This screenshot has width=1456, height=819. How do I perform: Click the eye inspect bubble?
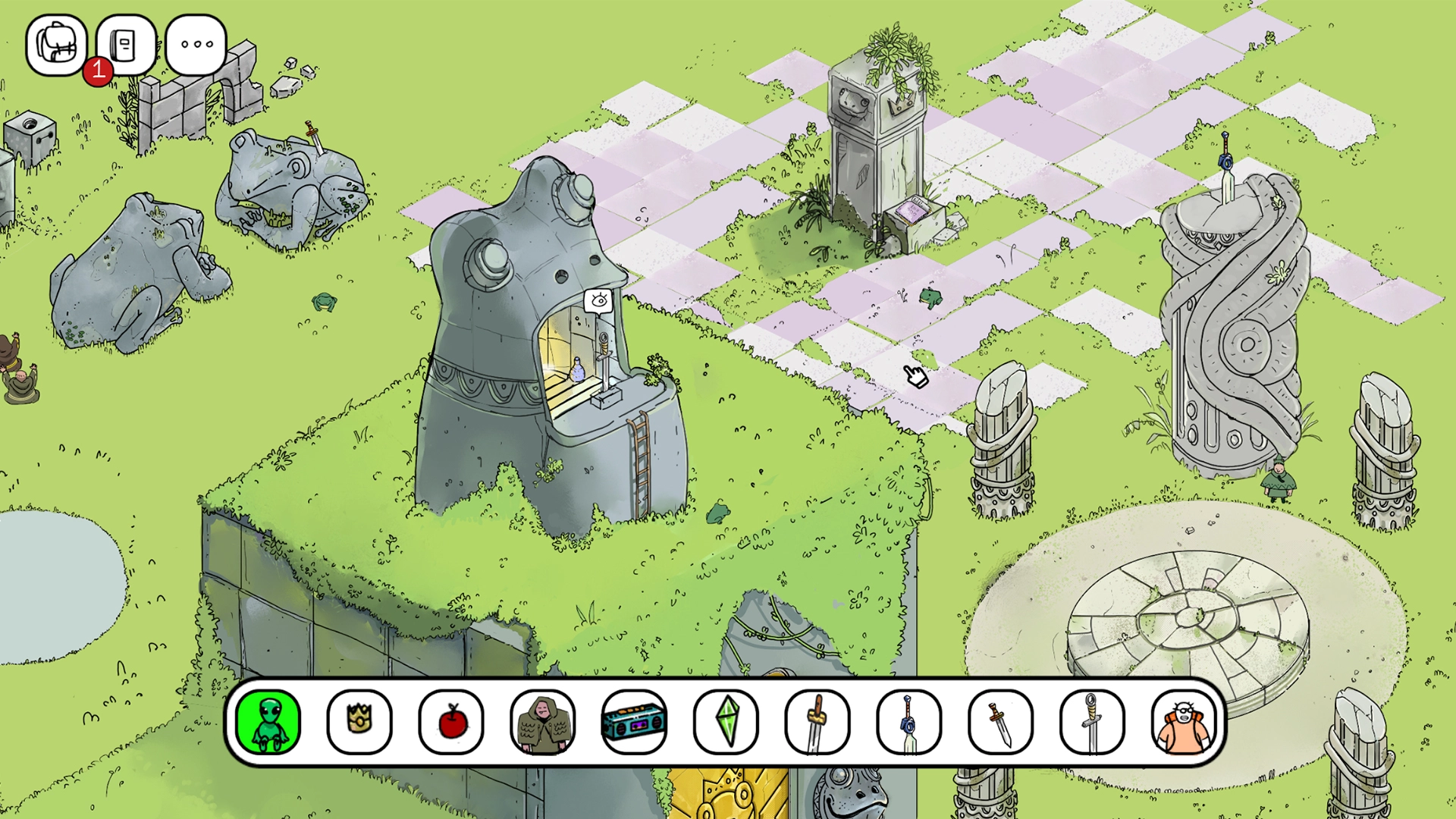(598, 301)
